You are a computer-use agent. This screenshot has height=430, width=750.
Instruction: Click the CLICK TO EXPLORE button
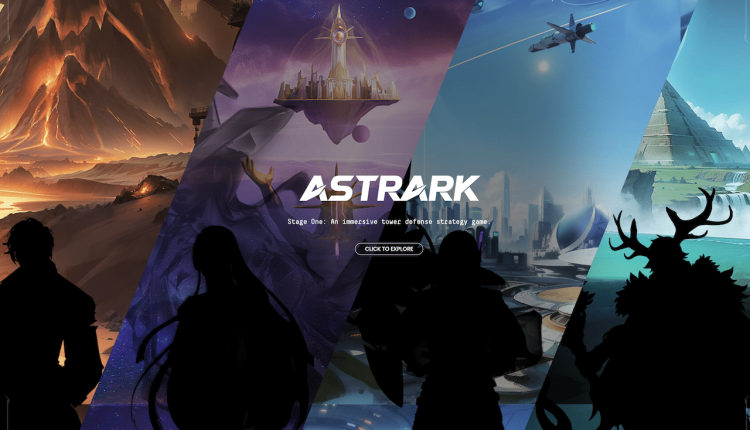click(389, 249)
